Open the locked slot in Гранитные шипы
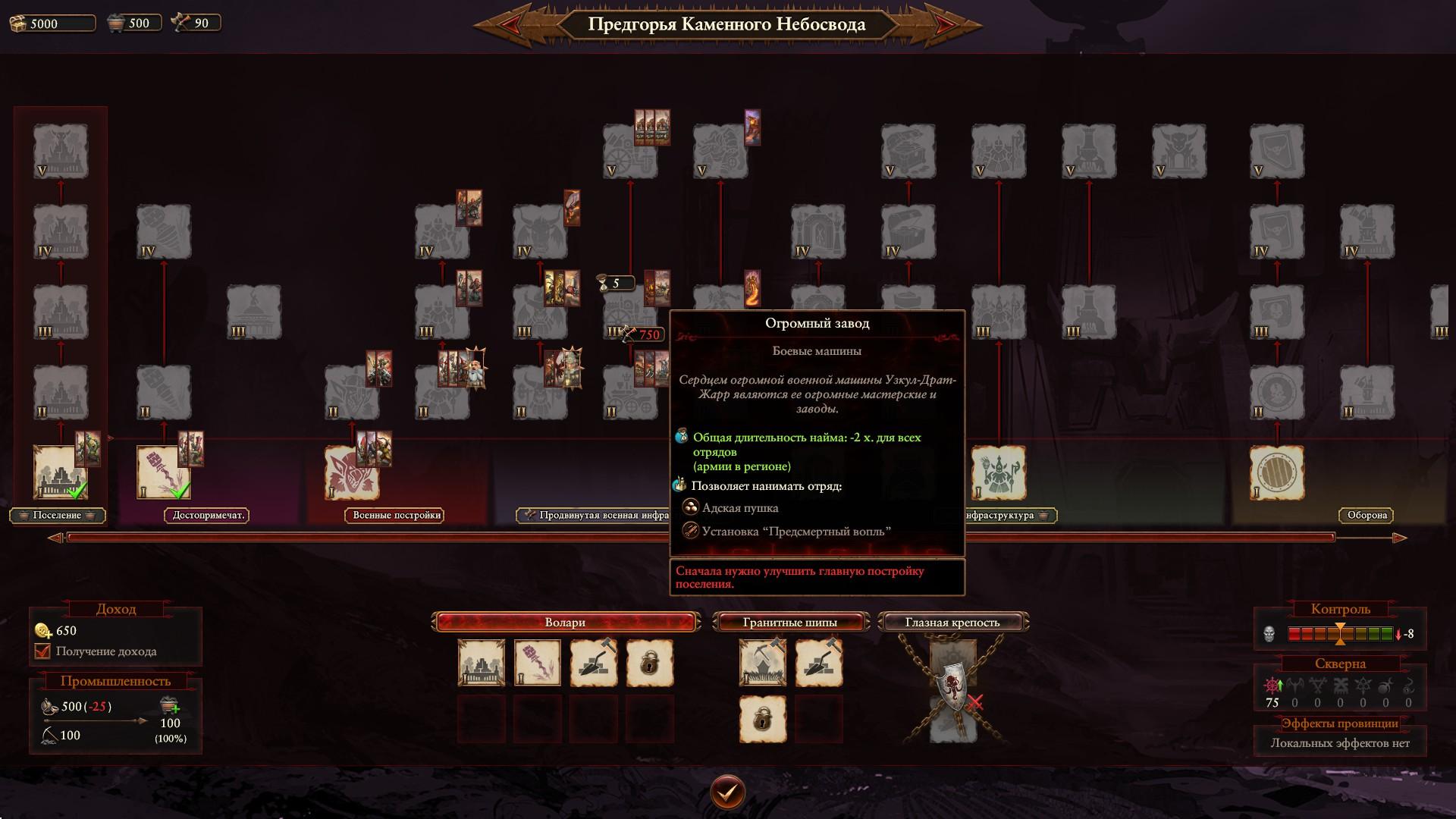1456x819 pixels. [762, 720]
